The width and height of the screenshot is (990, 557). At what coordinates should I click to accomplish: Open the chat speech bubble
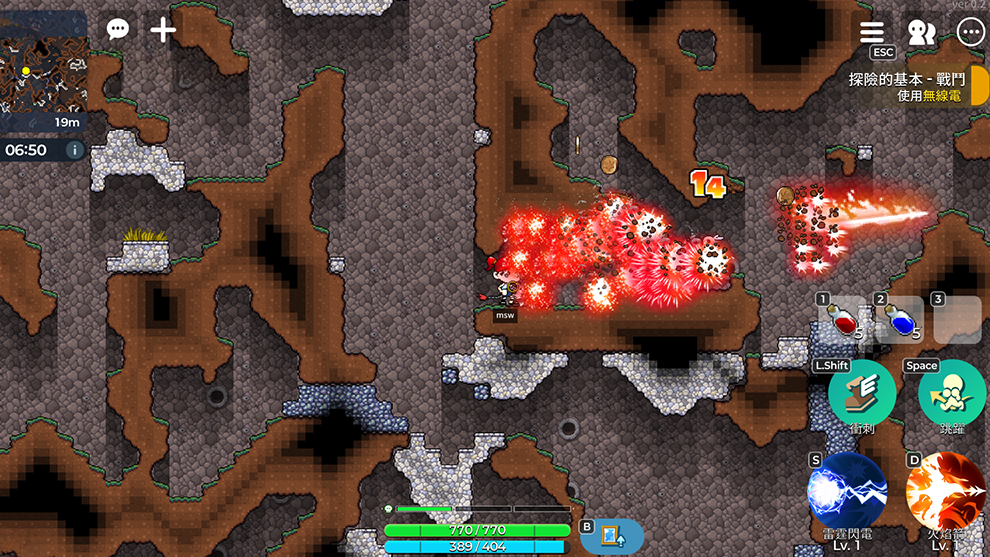coord(118,29)
